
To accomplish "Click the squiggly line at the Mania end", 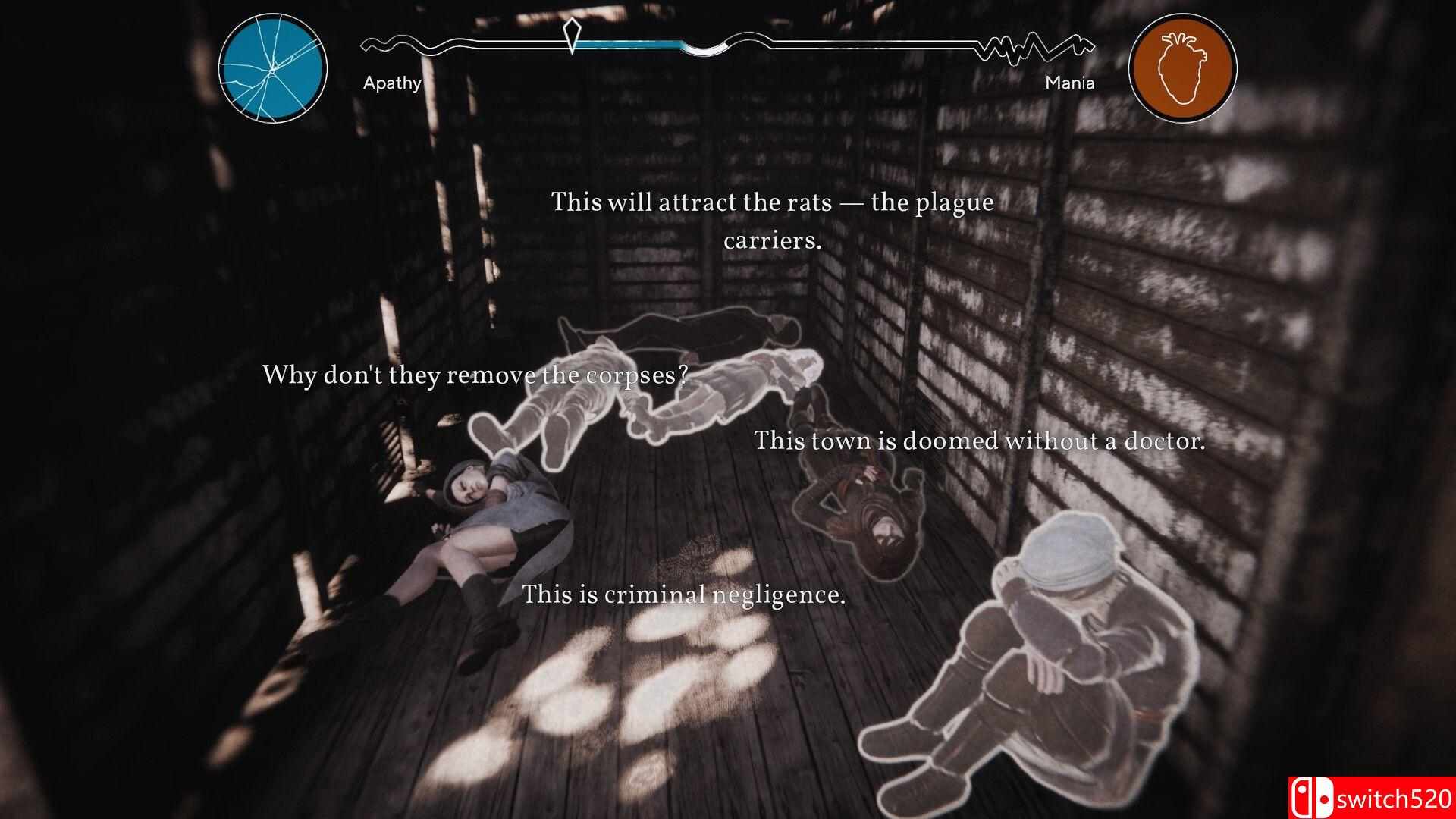I will point(1039,45).
